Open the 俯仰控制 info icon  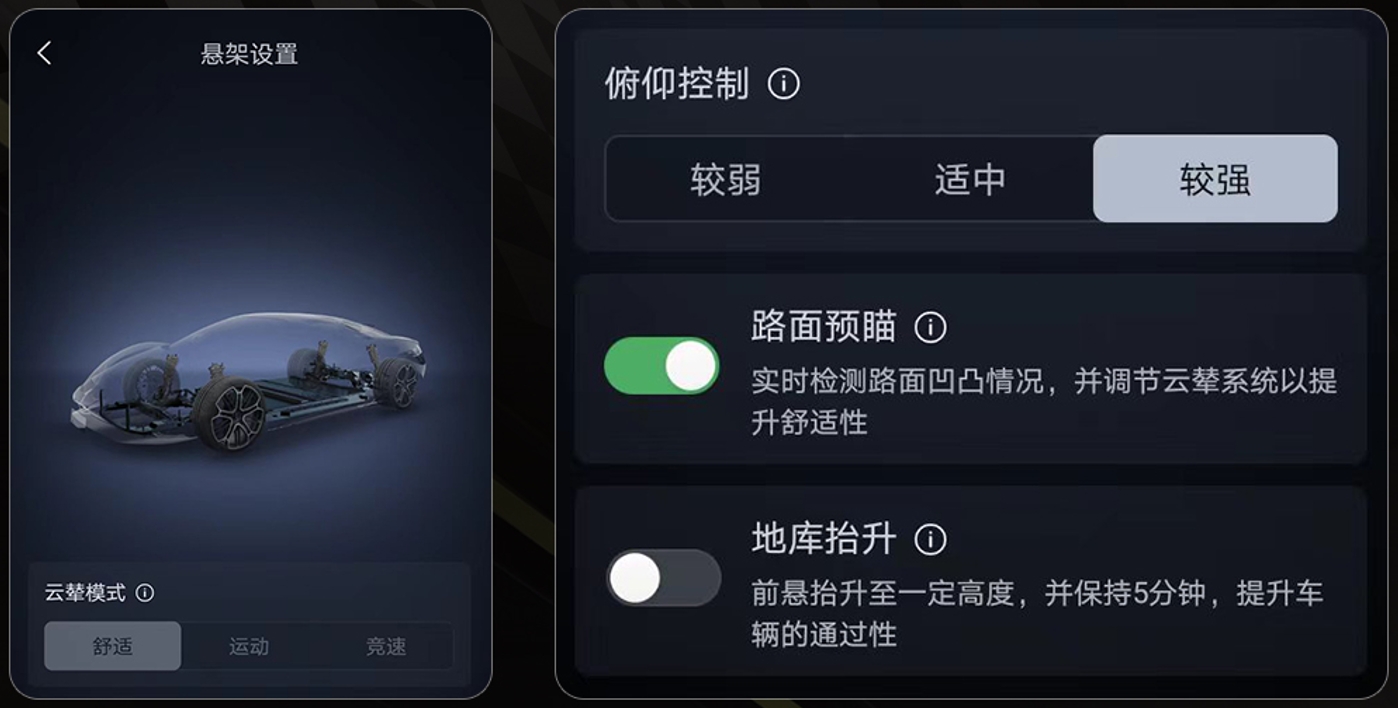783,84
